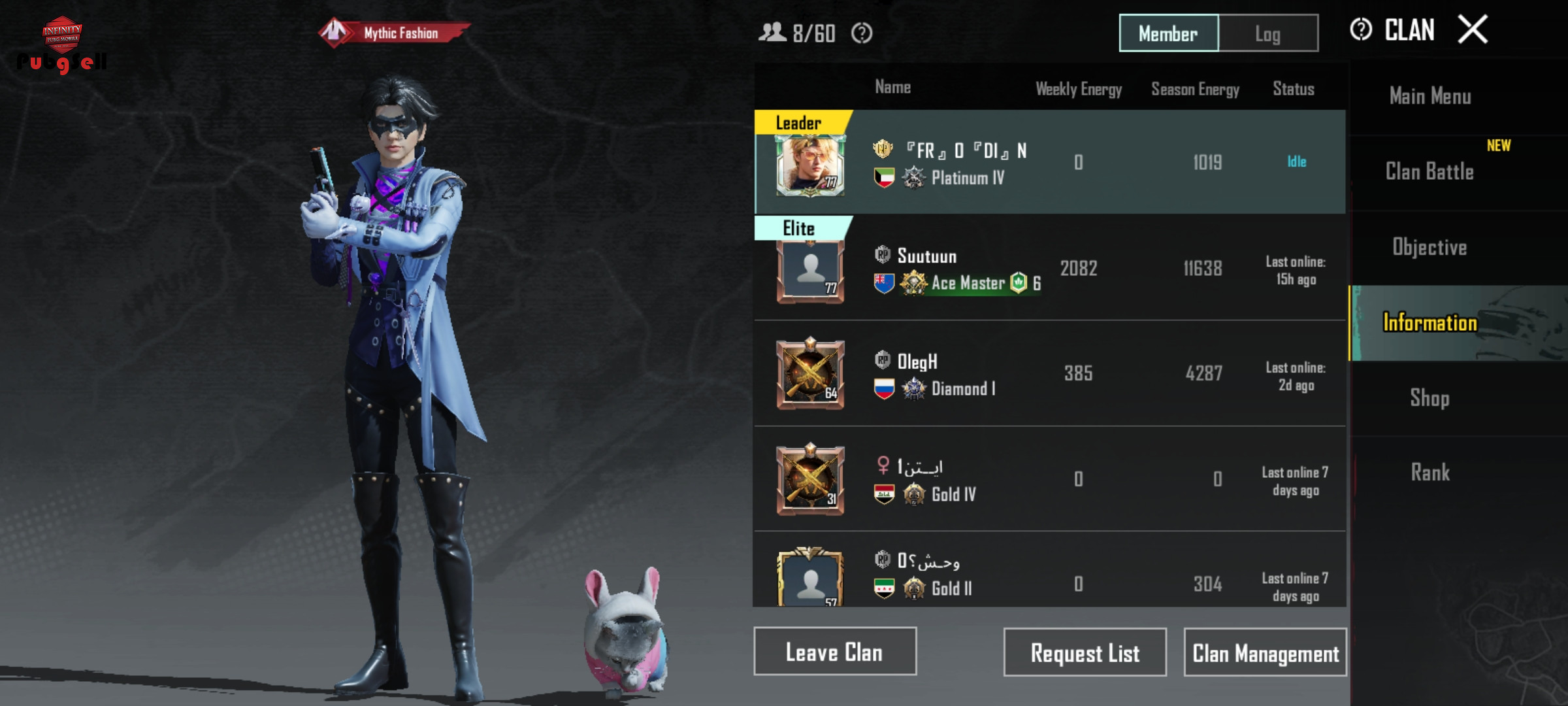Viewport: 1568px width, 706px height.
Task: Open Clan Management
Action: (x=1265, y=652)
